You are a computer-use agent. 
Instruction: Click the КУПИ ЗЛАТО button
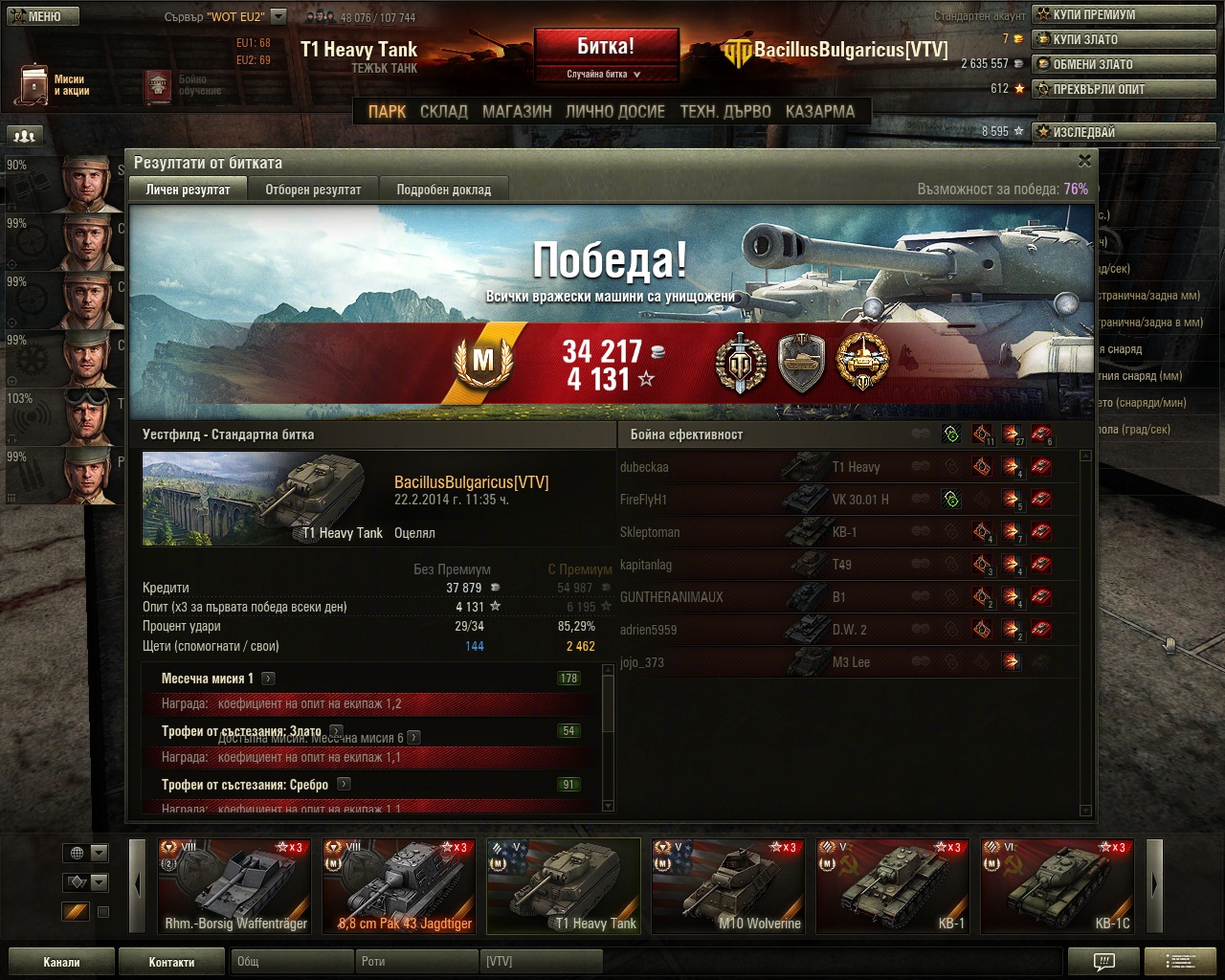coord(1124,39)
